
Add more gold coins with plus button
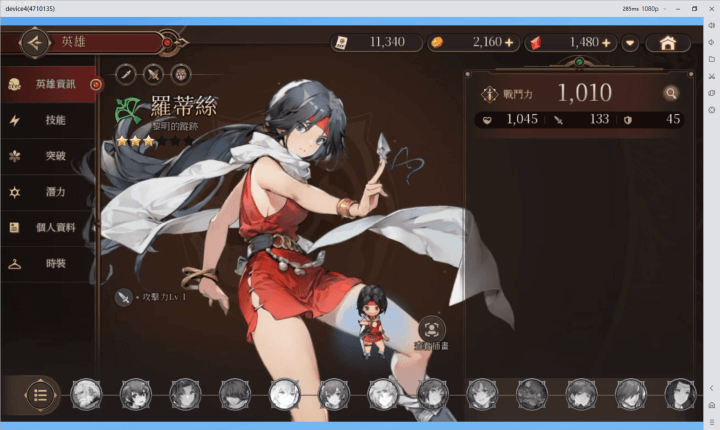pos(509,43)
